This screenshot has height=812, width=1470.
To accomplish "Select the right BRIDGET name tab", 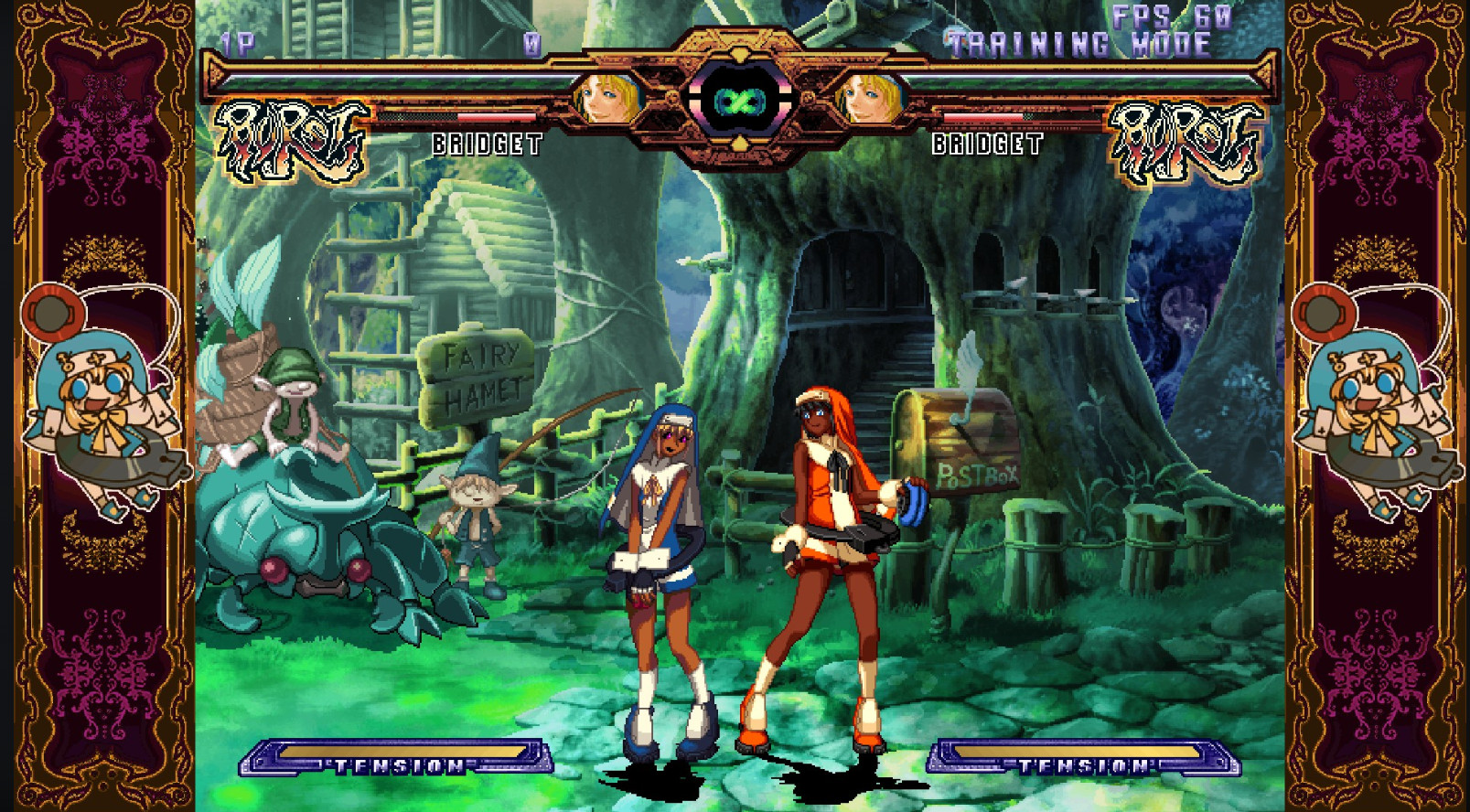I will tap(986, 144).
